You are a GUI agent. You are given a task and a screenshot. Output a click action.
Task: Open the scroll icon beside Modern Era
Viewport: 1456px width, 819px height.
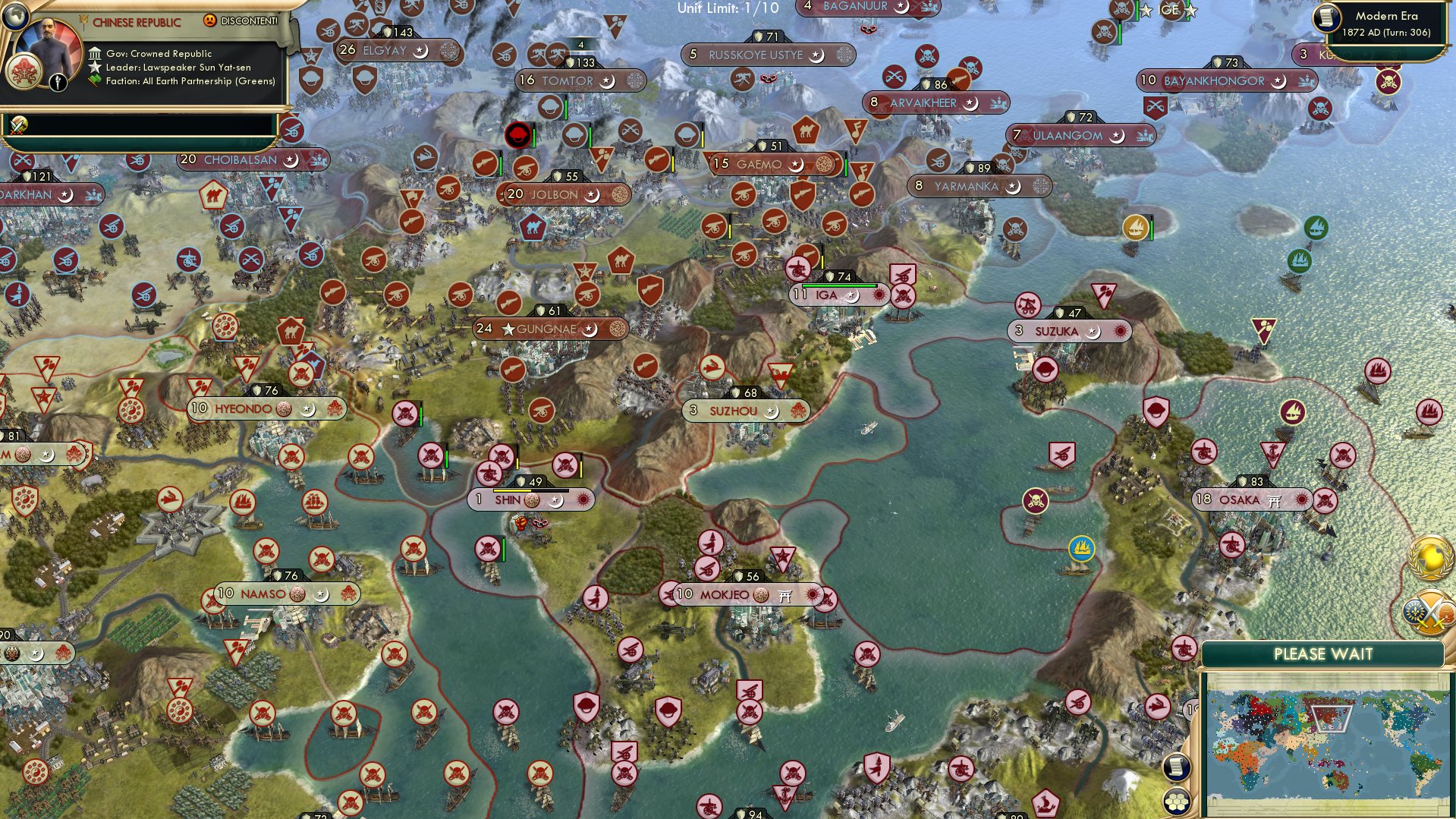1327,18
